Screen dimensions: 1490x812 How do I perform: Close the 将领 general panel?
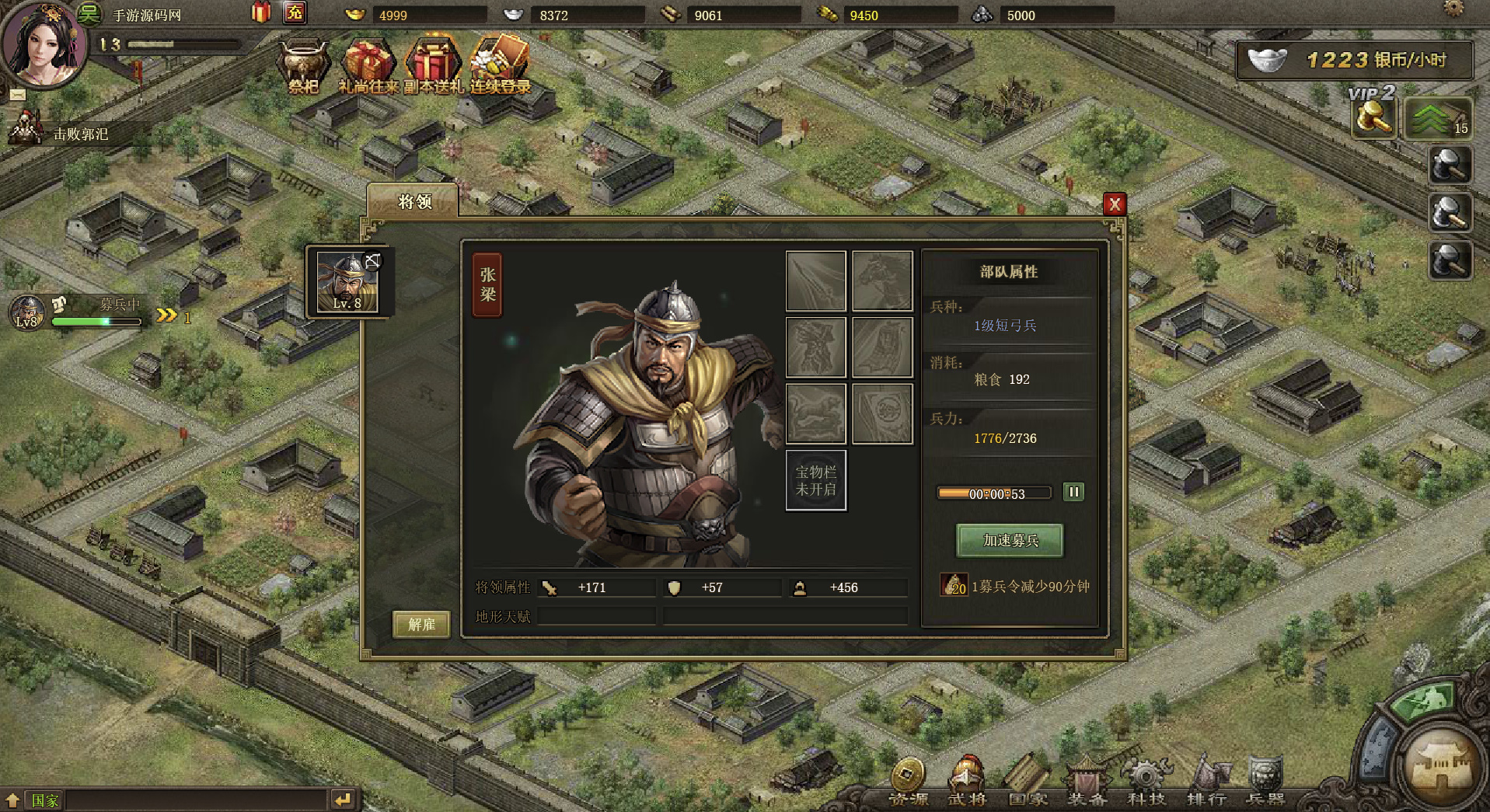pyautogui.click(x=1115, y=204)
